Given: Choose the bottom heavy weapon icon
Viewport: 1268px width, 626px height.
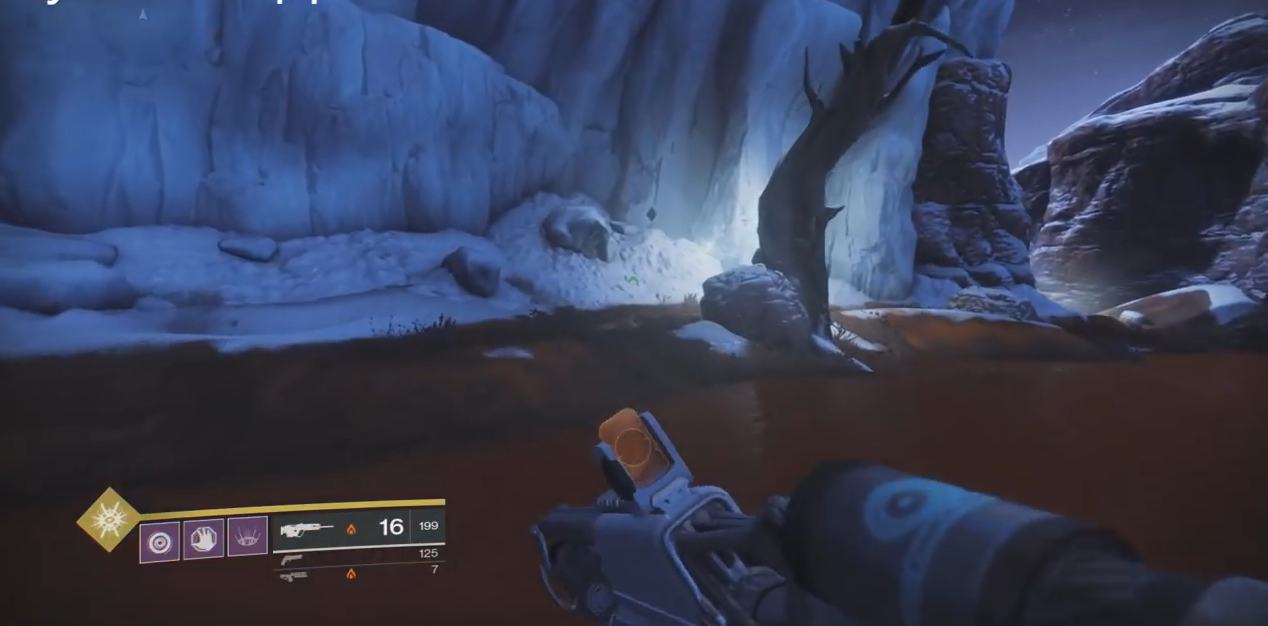Looking at the screenshot, I should pos(293,576).
